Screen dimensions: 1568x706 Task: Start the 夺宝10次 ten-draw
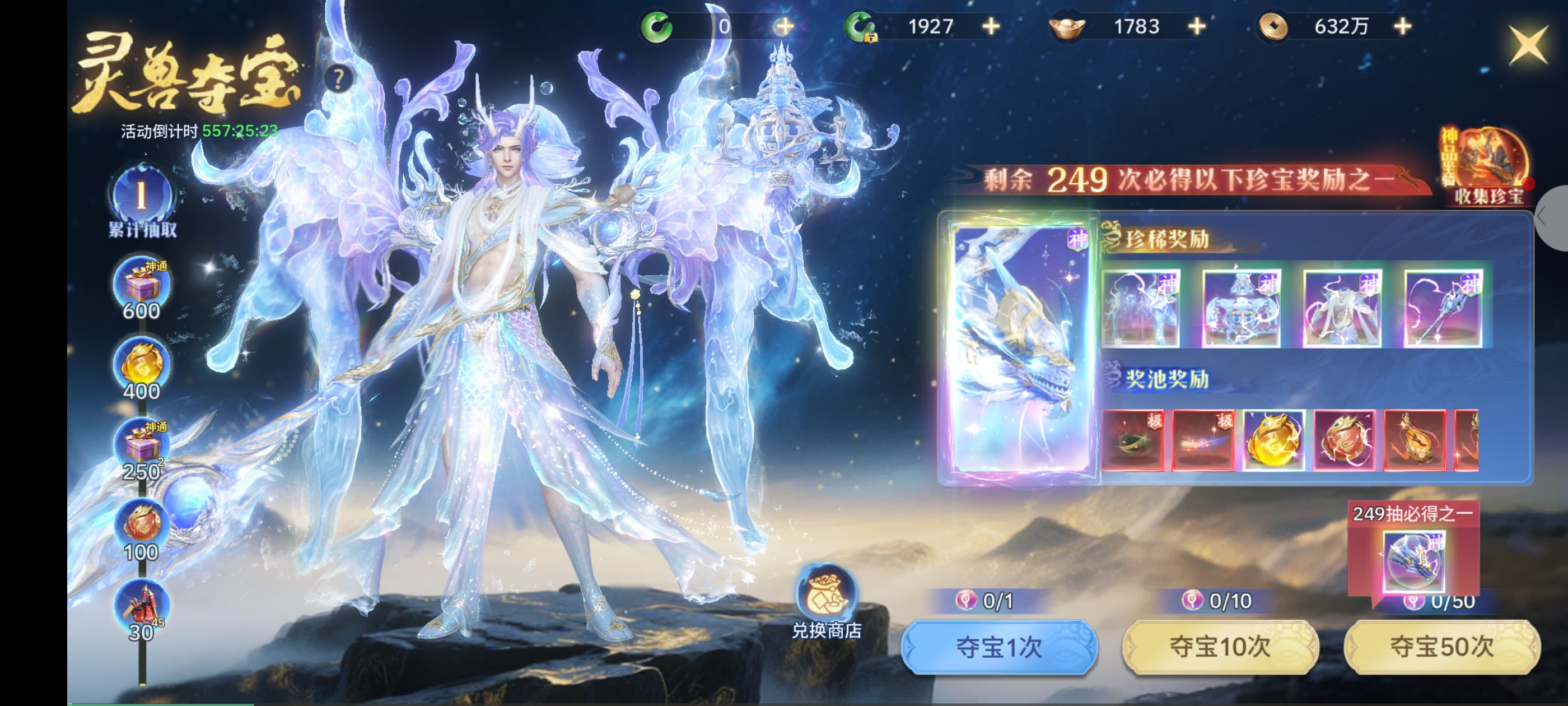pos(1220,647)
